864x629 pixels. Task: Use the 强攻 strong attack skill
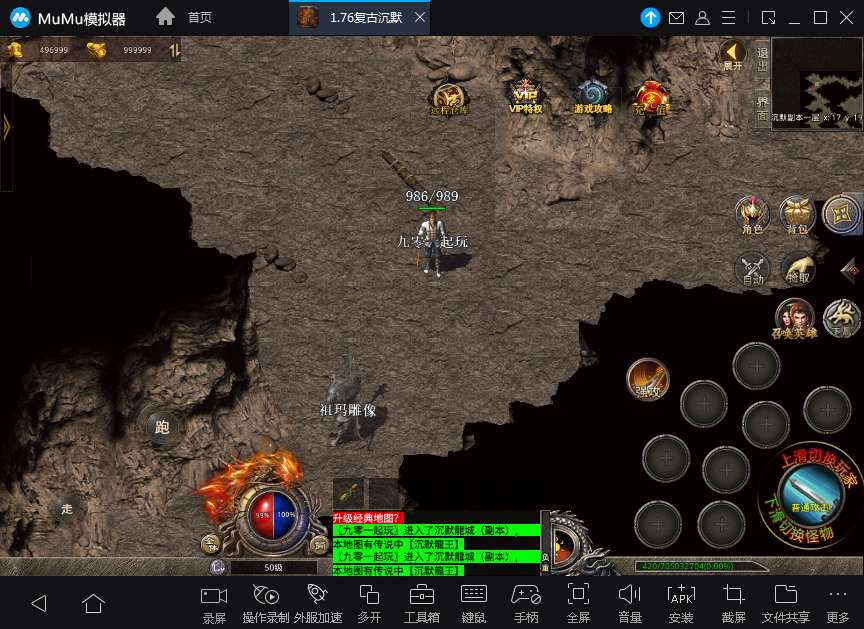tap(648, 379)
